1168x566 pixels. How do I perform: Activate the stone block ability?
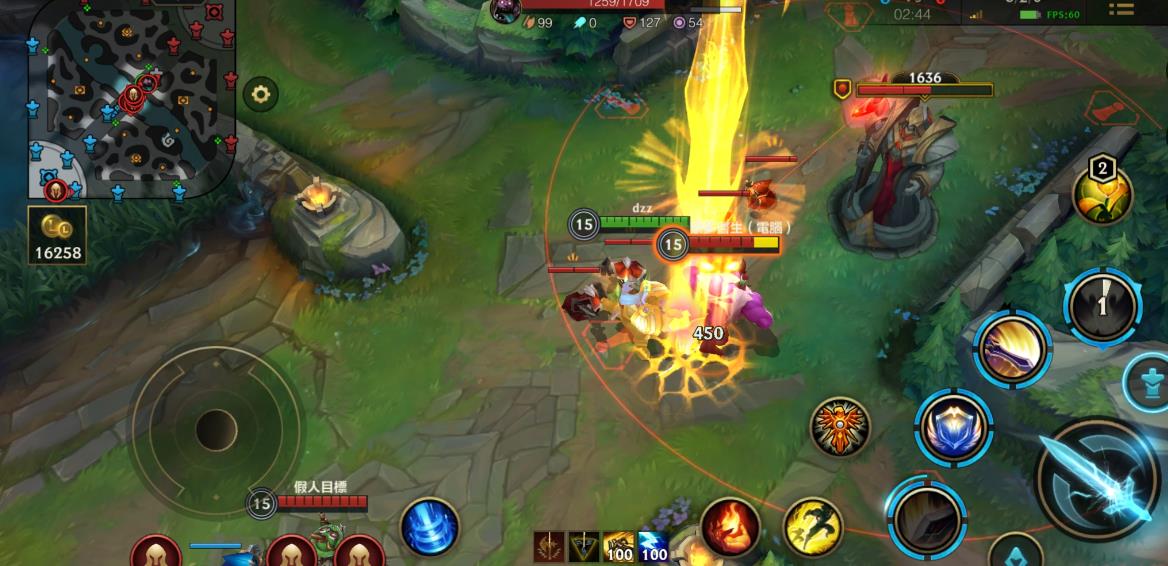point(927,516)
